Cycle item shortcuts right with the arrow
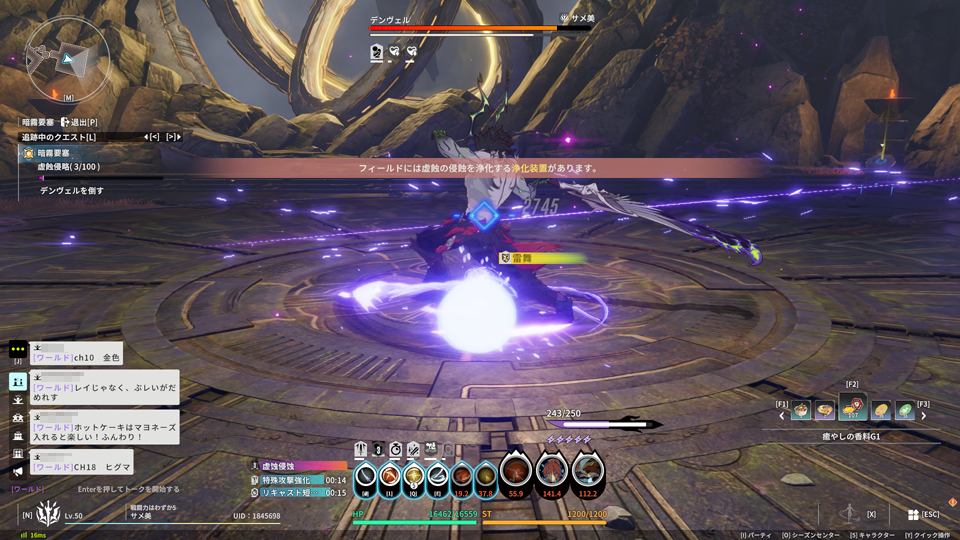Viewport: 960px width, 540px height. click(x=923, y=416)
